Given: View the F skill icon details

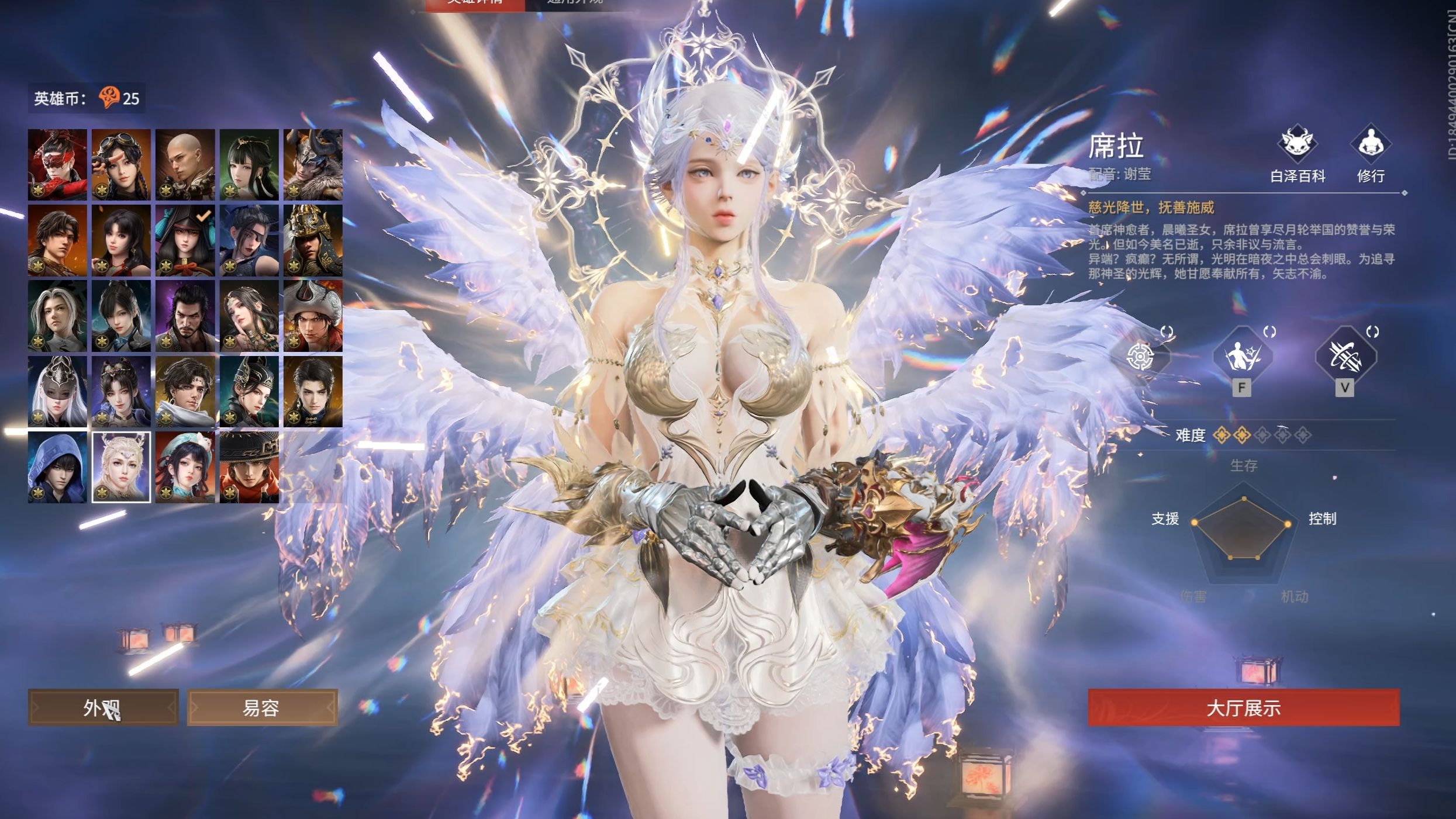Looking at the screenshot, I should click(1242, 357).
